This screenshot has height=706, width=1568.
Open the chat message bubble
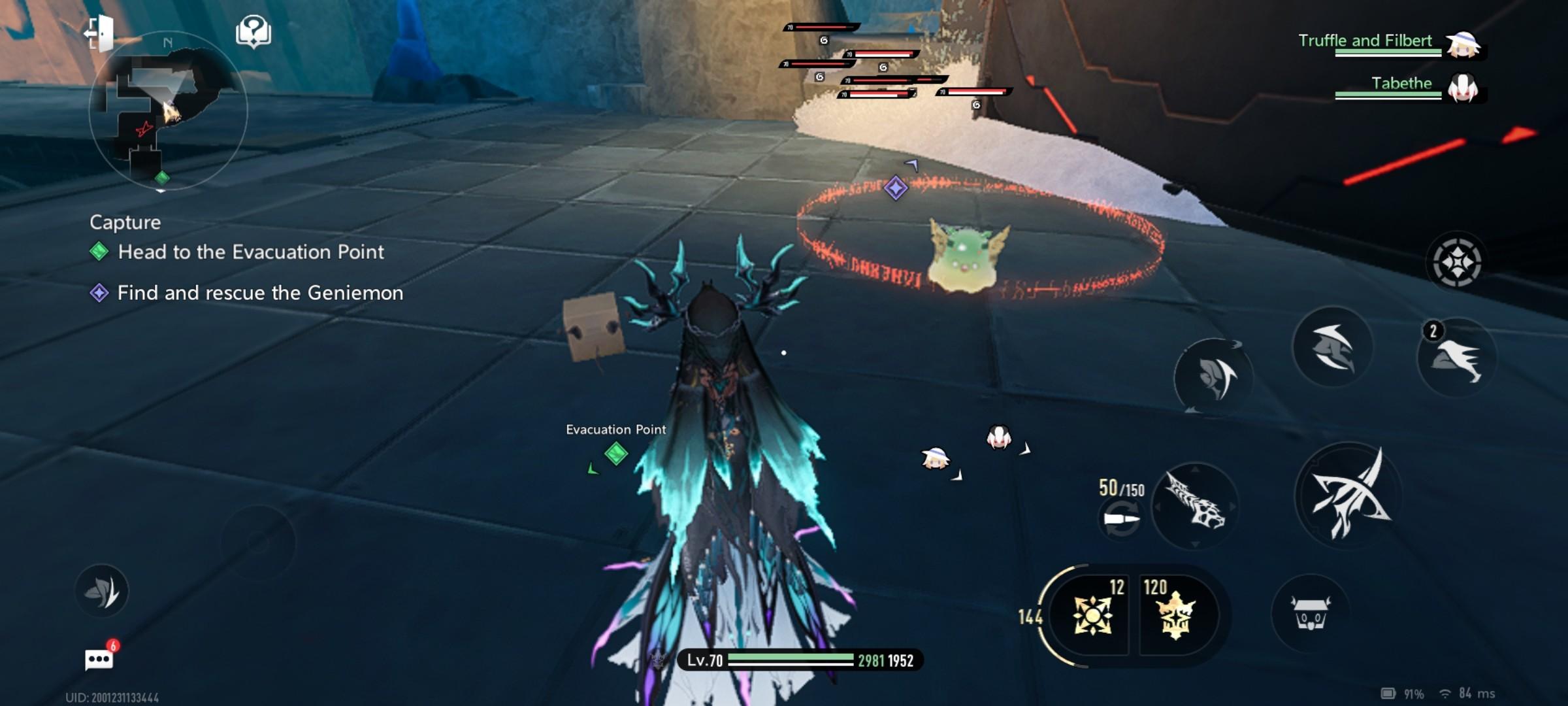(x=99, y=659)
